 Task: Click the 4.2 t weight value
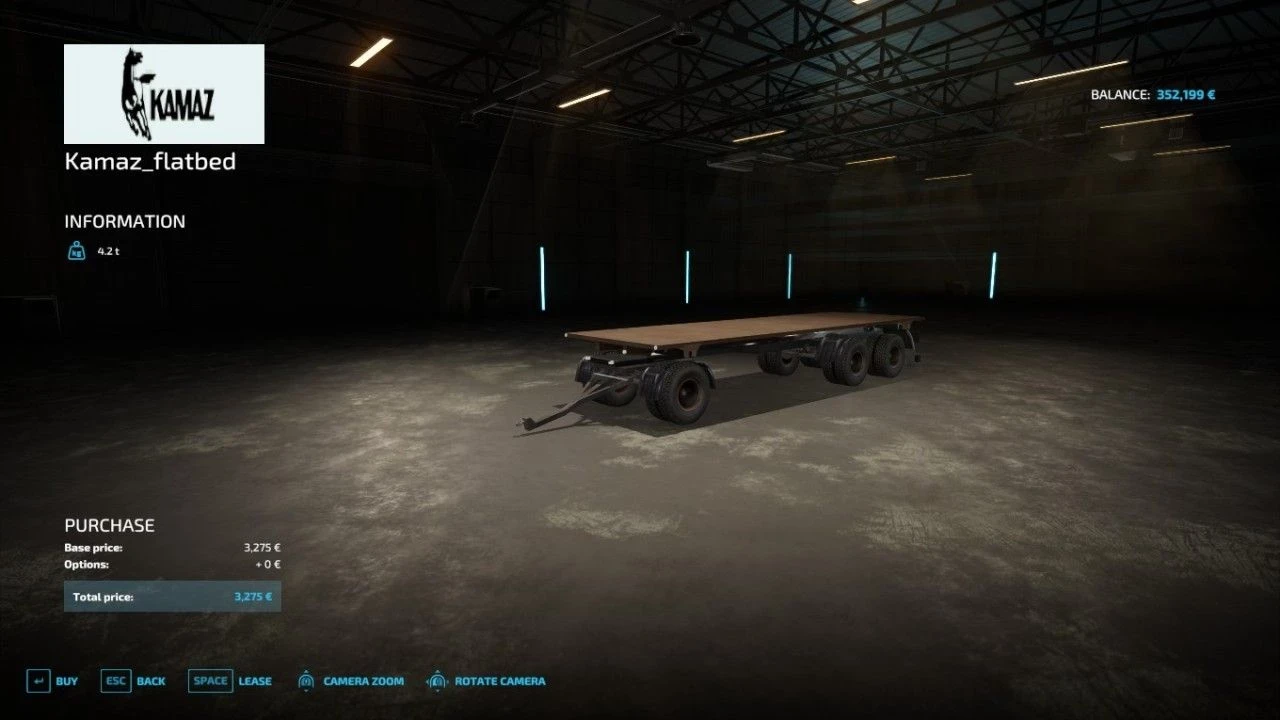point(106,251)
